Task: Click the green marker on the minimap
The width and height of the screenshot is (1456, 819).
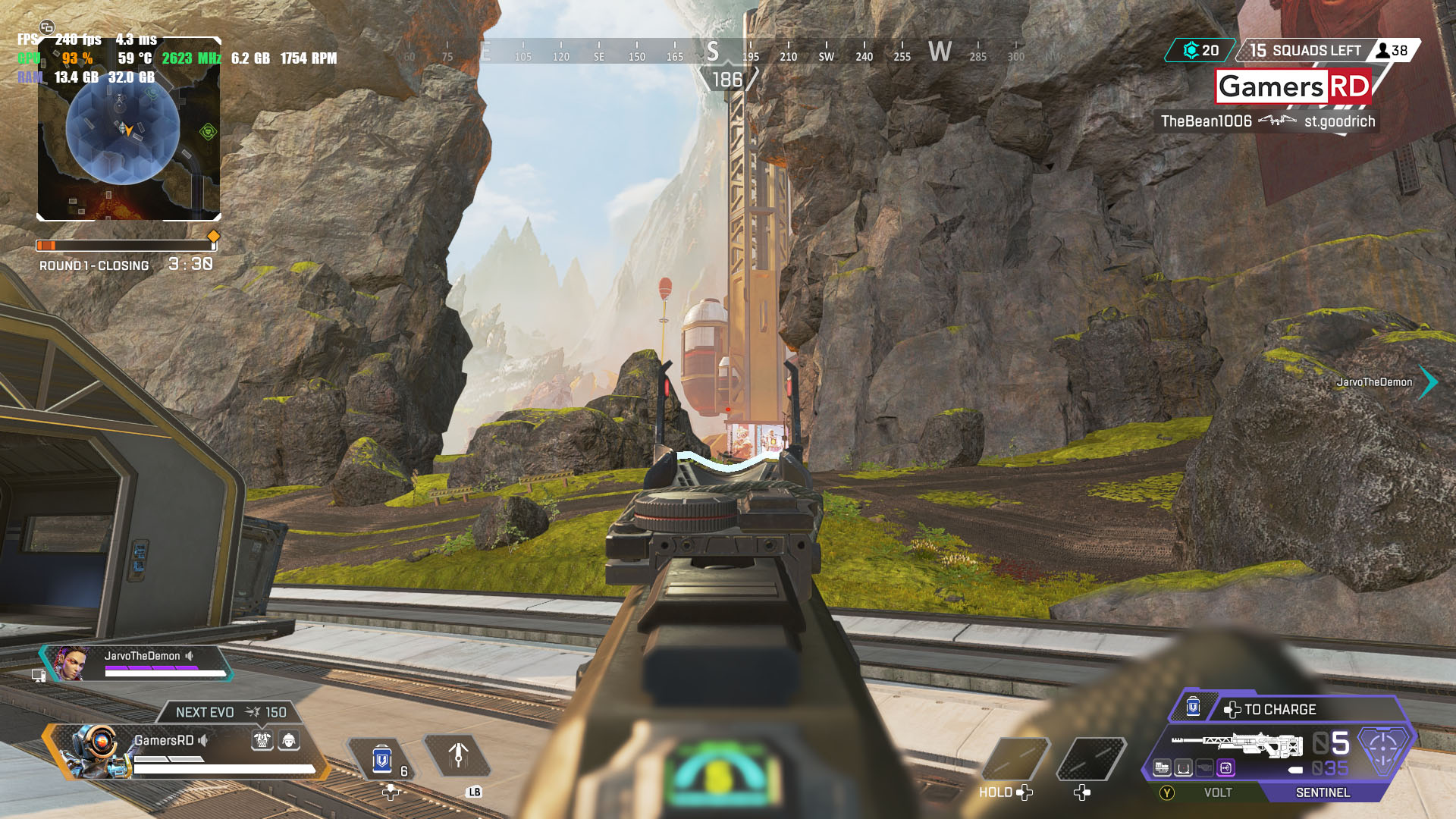Action: [208, 132]
